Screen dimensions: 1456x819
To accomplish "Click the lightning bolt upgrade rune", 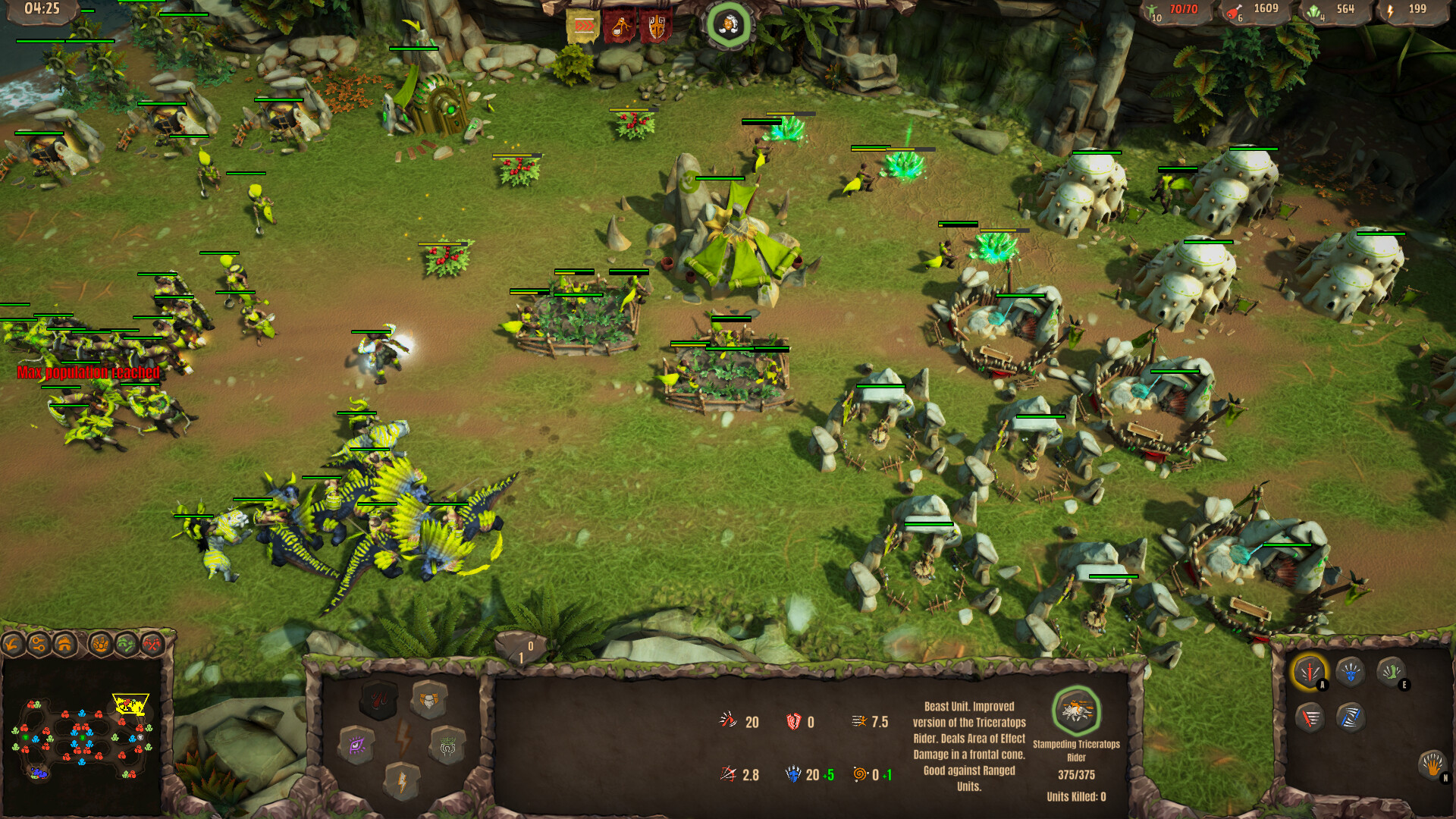I will click(x=403, y=781).
